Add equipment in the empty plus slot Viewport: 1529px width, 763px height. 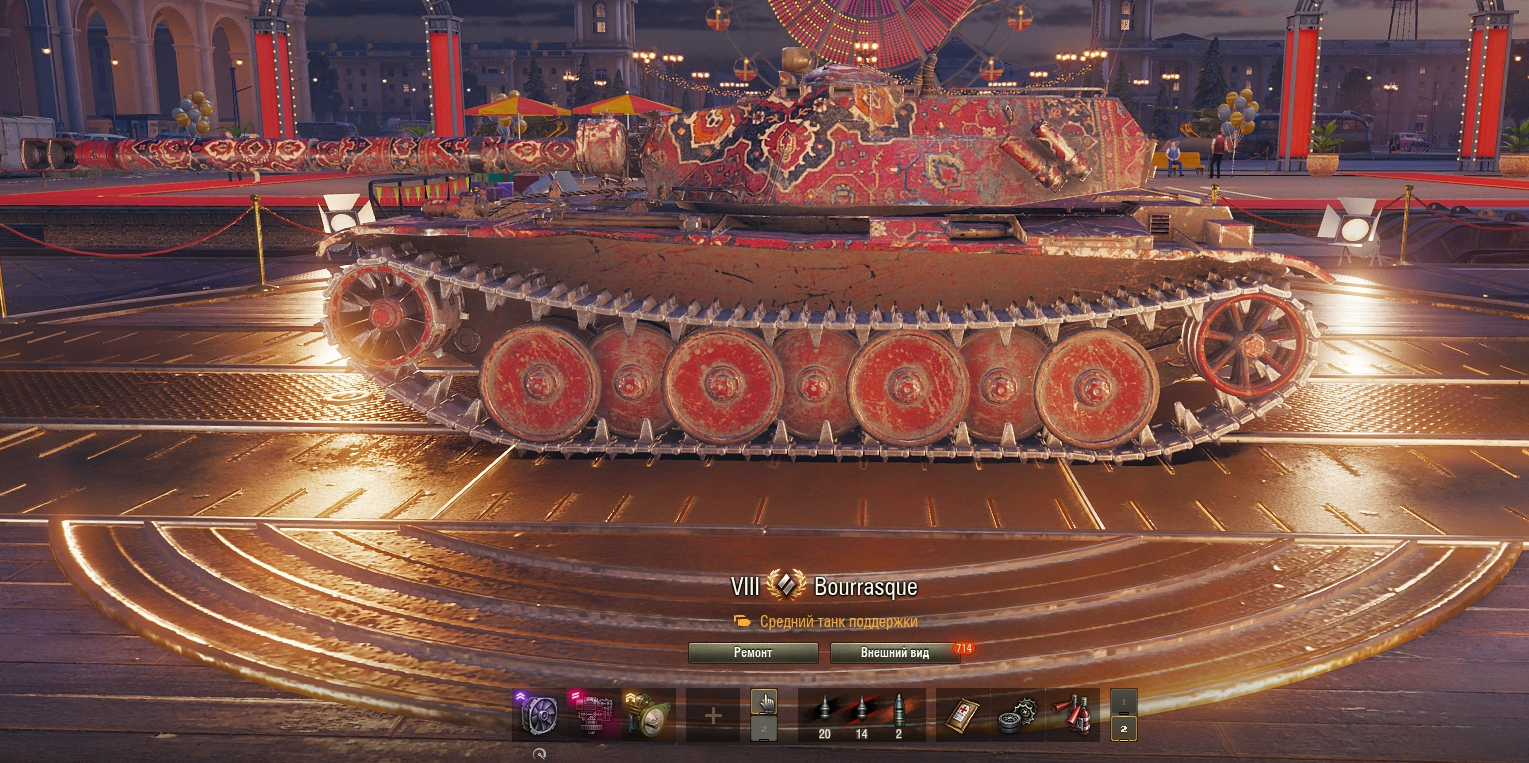click(x=713, y=715)
